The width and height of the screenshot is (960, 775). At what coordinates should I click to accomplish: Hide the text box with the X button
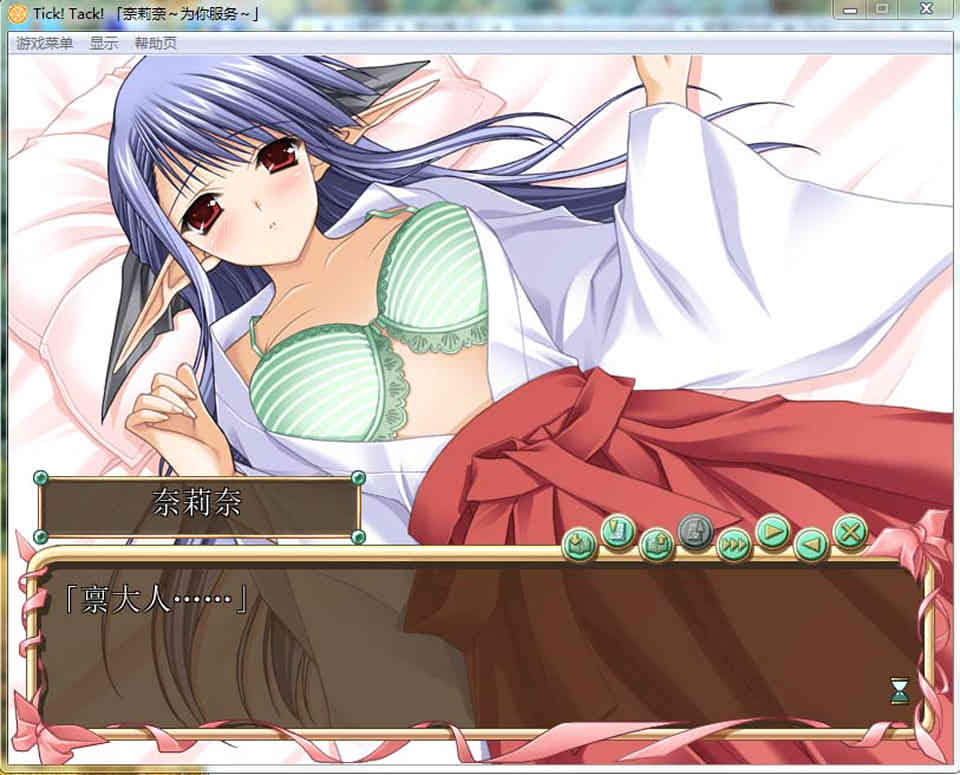pos(849,531)
